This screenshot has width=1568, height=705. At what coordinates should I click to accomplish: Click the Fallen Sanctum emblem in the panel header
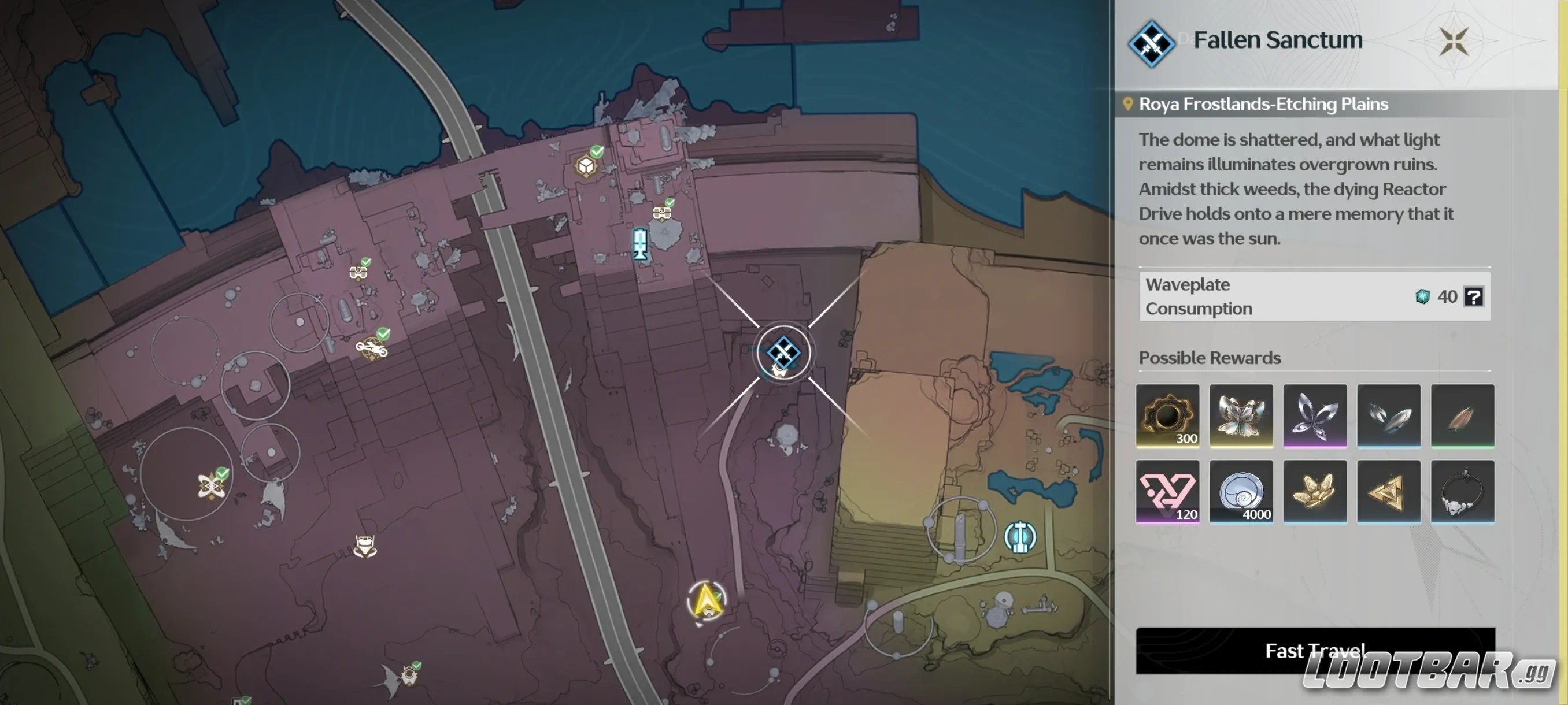[1151, 42]
